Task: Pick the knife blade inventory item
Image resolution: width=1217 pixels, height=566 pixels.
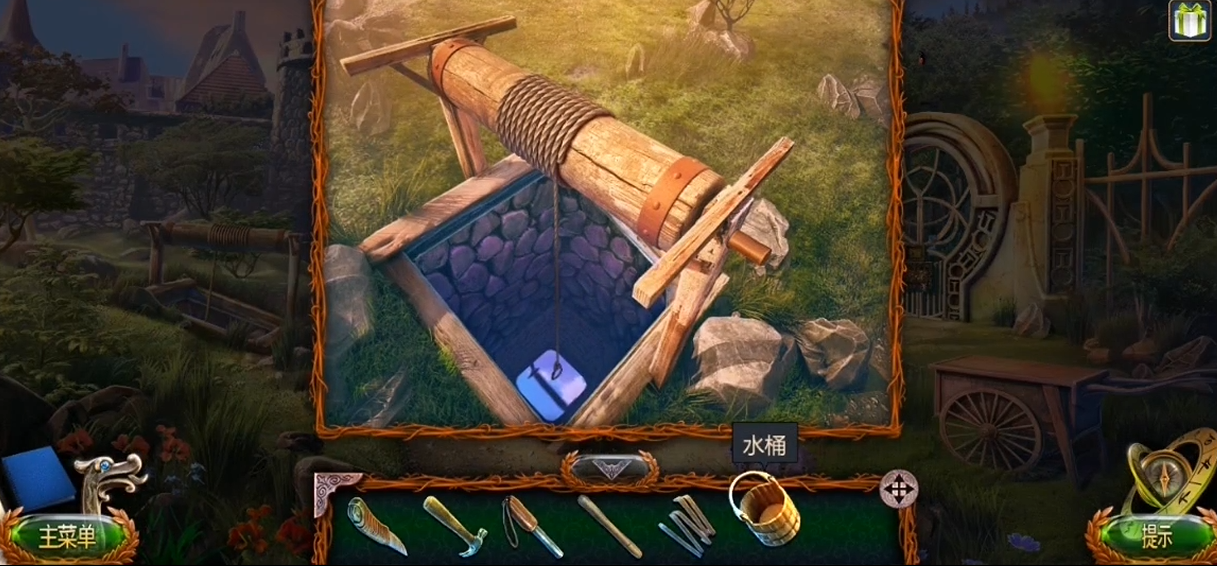Action: tap(377, 525)
